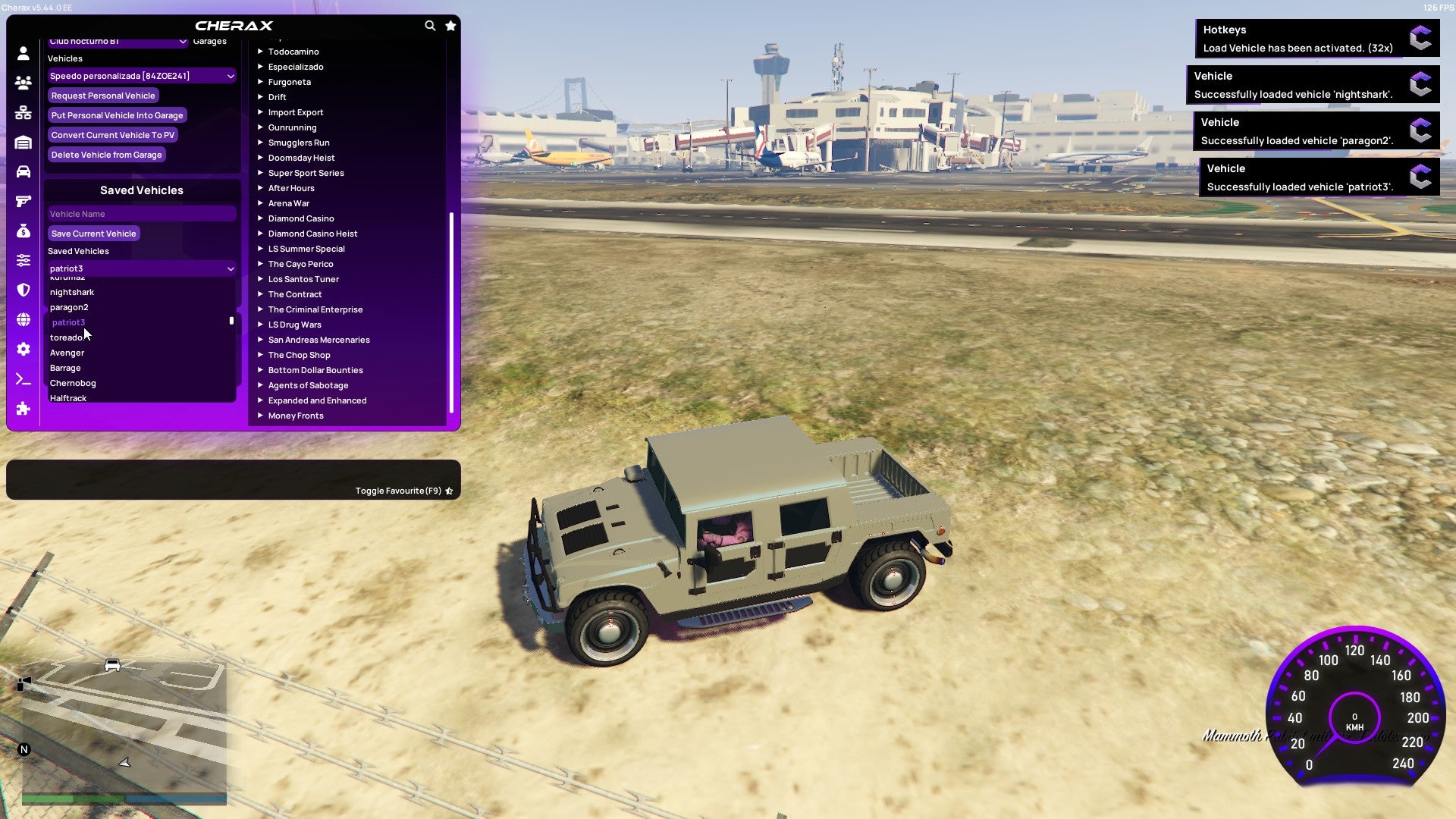Image resolution: width=1456 pixels, height=819 pixels.
Task: Open the Garages tab
Action: tap(209, 41)
